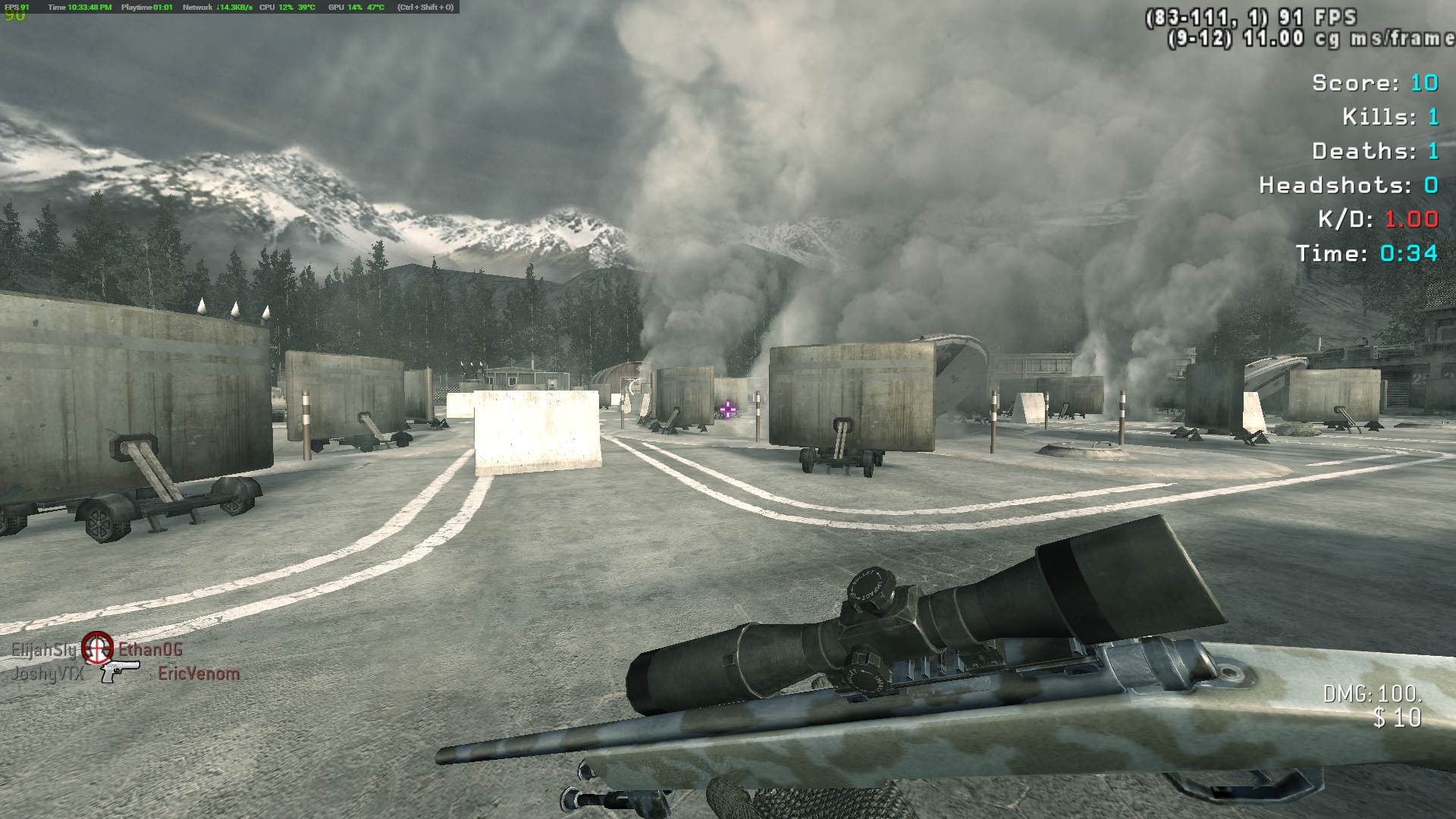Screen dimensions: 1456x819
Task: Select the EricVenom name in the kill feed
Action: pyautogui.click(x=199, y=673)
